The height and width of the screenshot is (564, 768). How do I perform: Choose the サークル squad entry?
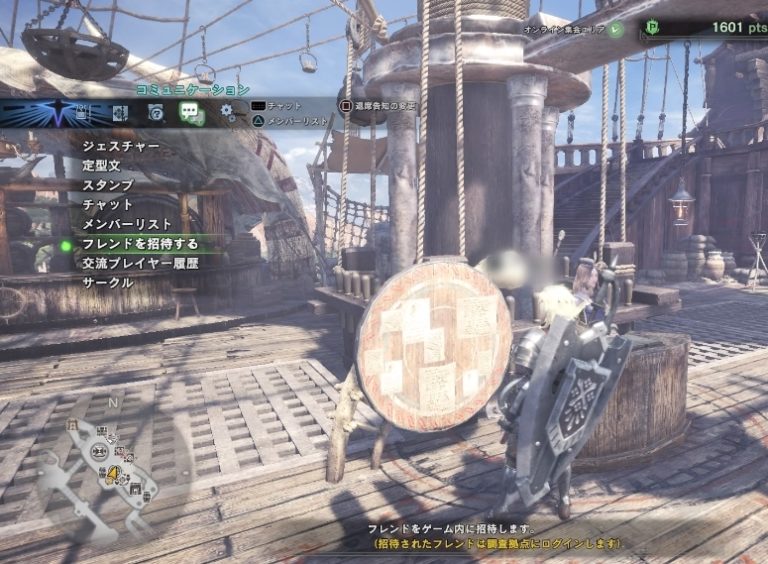click(x=108, y=282)
